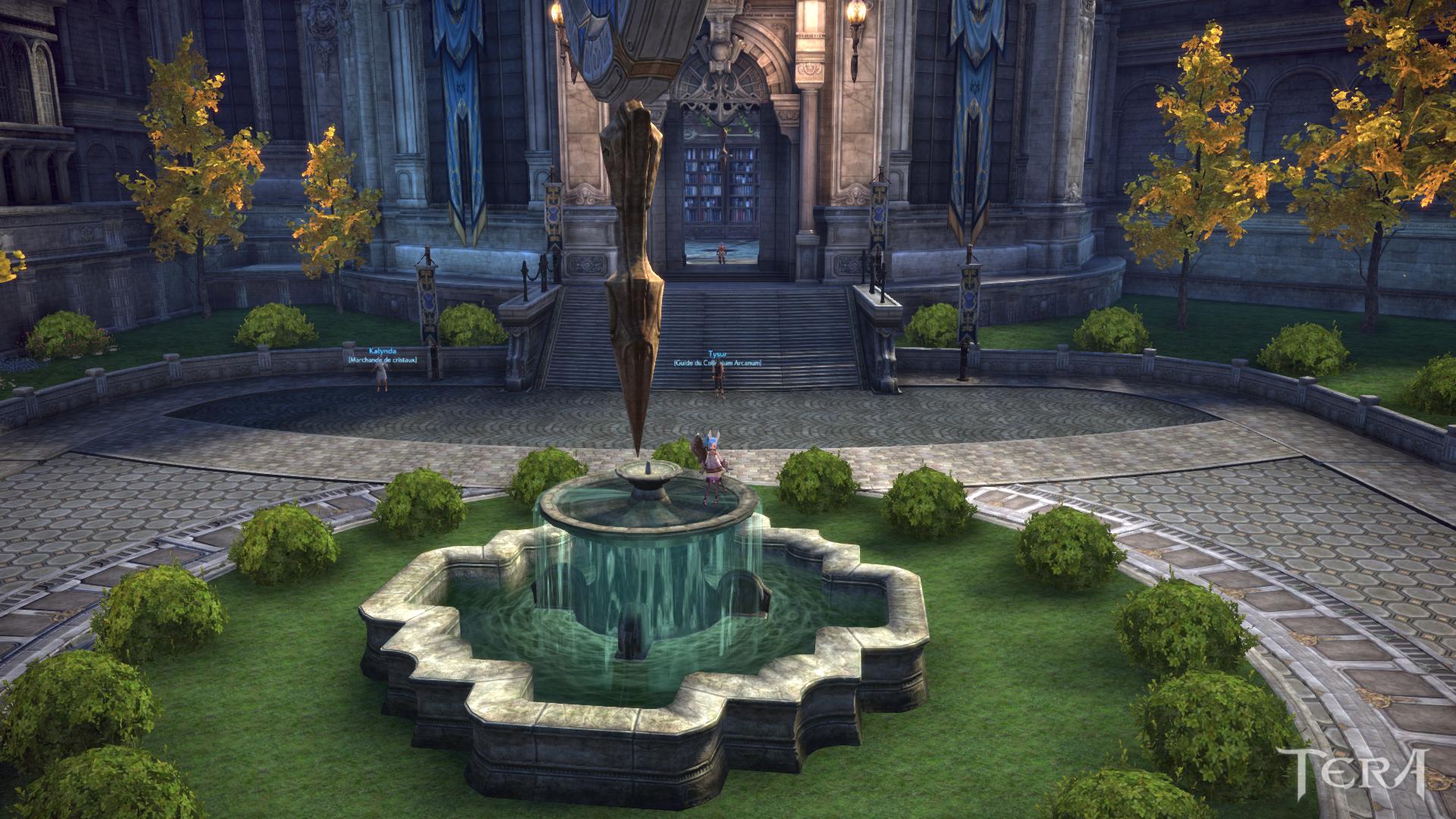Select the Kalynda crystal merchant nameplate
The height and width of the screenshot is (819, 1456).
point(382,356)
